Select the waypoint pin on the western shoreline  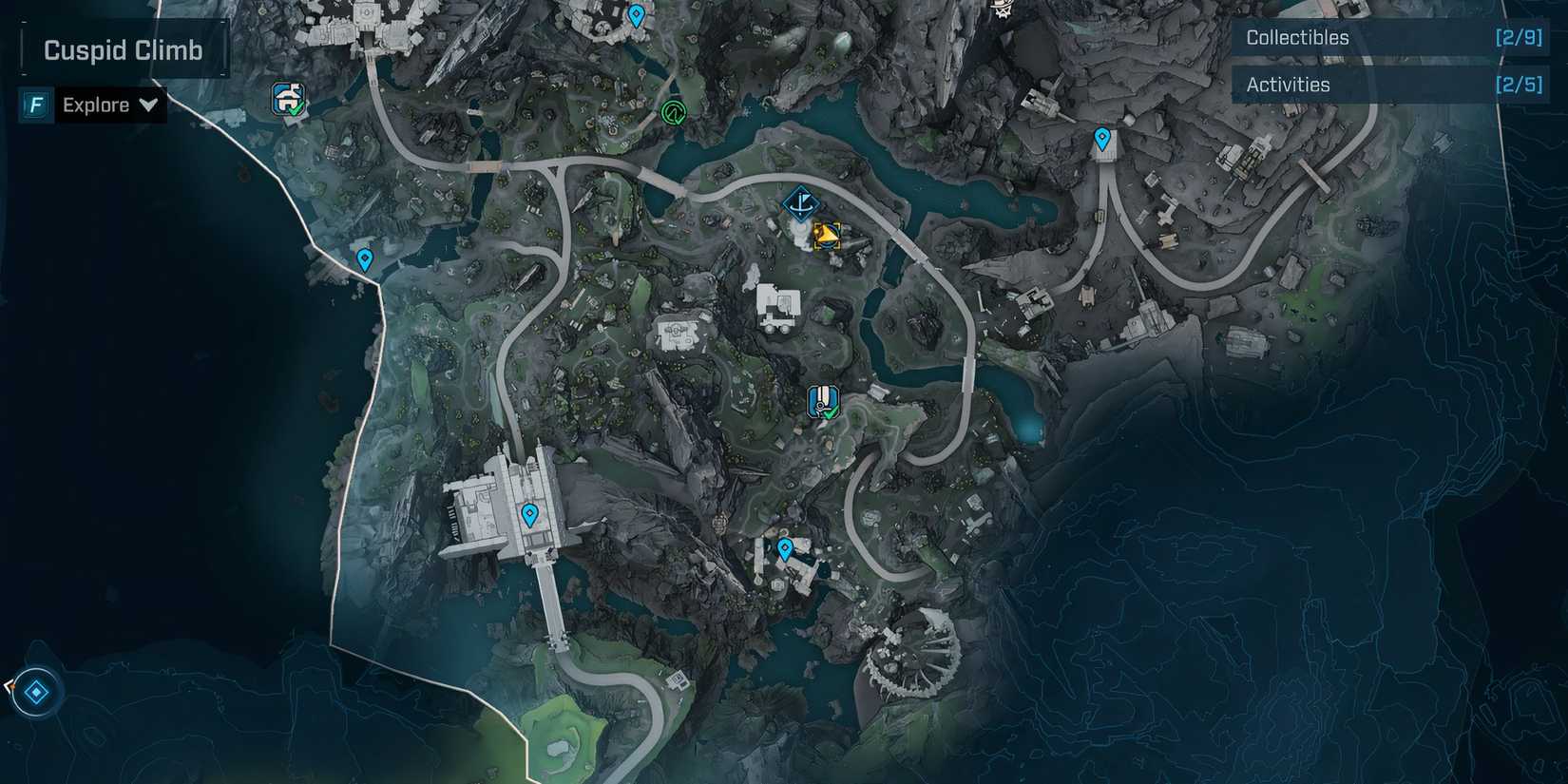[364, 258]
